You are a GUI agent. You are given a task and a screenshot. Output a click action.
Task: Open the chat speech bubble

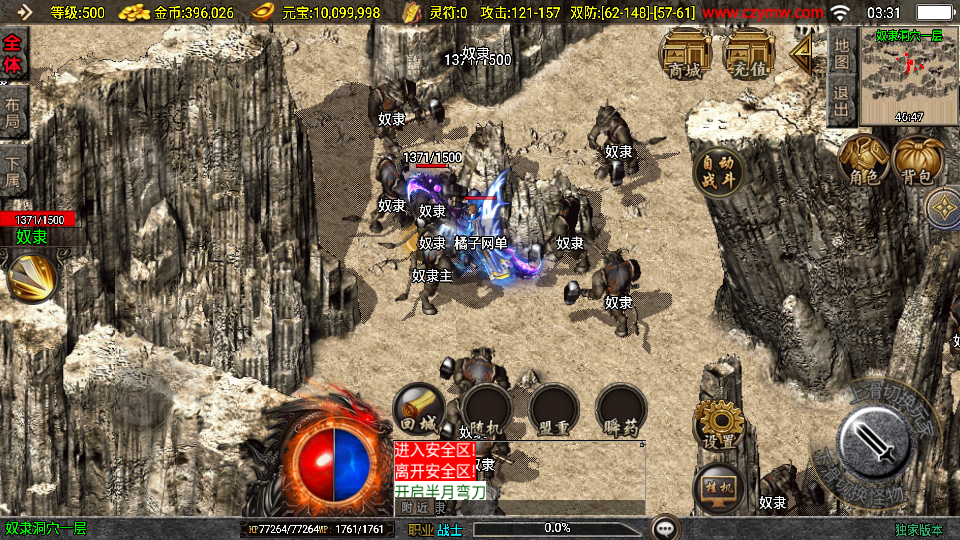(665, 528)
